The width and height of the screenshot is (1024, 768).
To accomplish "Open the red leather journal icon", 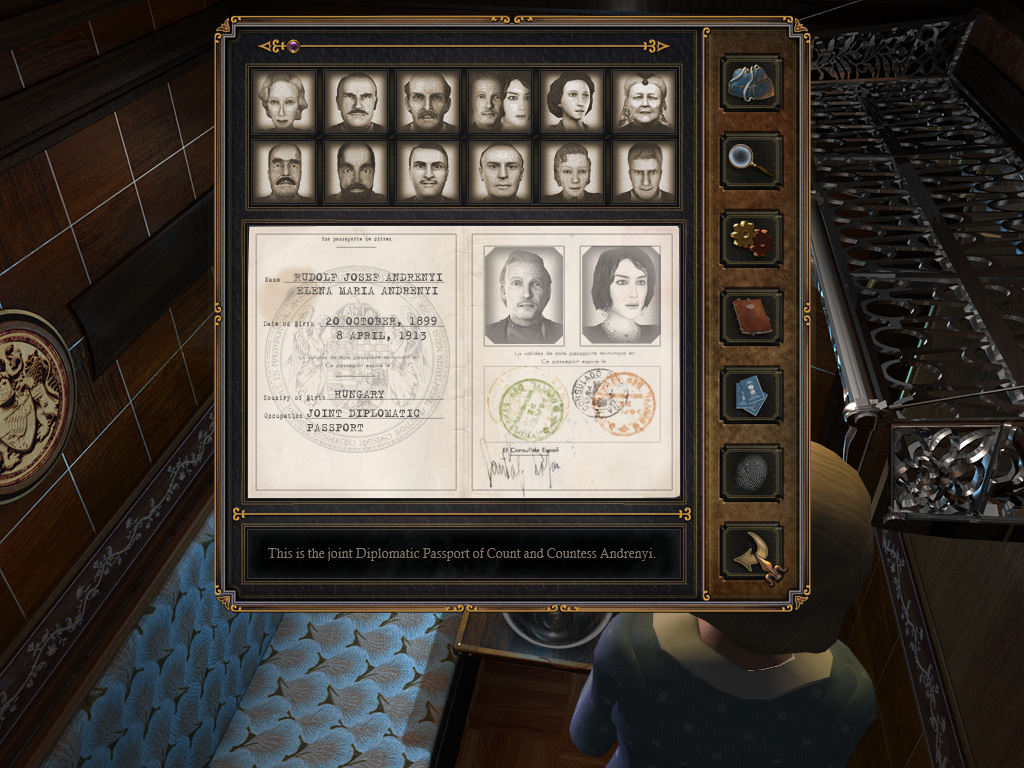I will (751, 317).
